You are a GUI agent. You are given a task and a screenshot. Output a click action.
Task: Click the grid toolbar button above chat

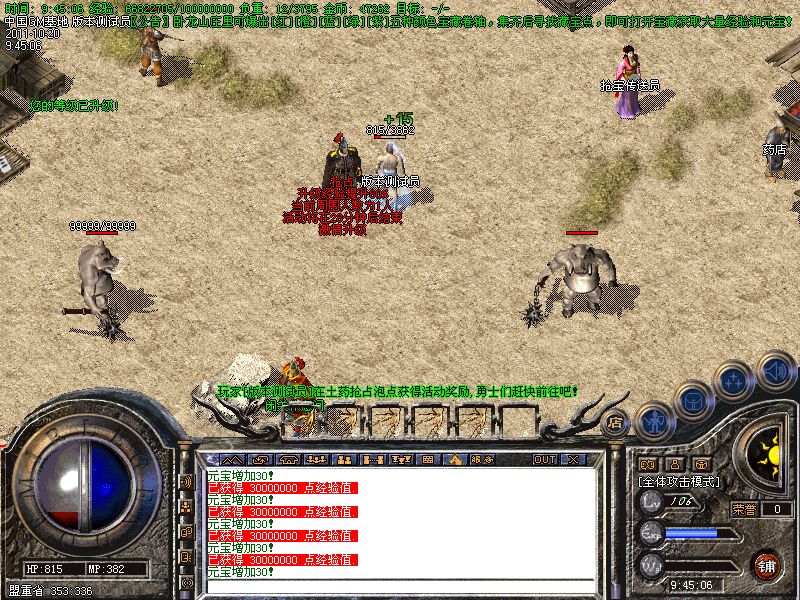point(428,459)
